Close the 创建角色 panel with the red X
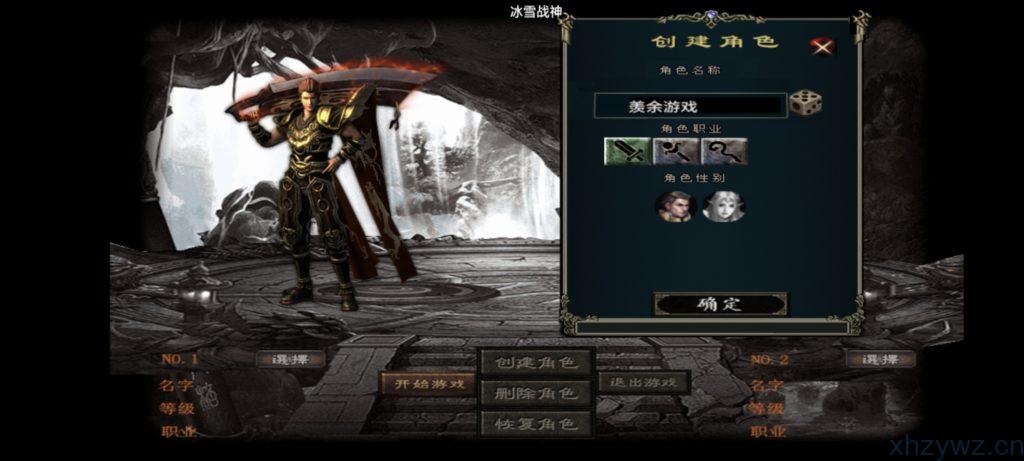The image size is (1024, 461). [x=822, y=45]
